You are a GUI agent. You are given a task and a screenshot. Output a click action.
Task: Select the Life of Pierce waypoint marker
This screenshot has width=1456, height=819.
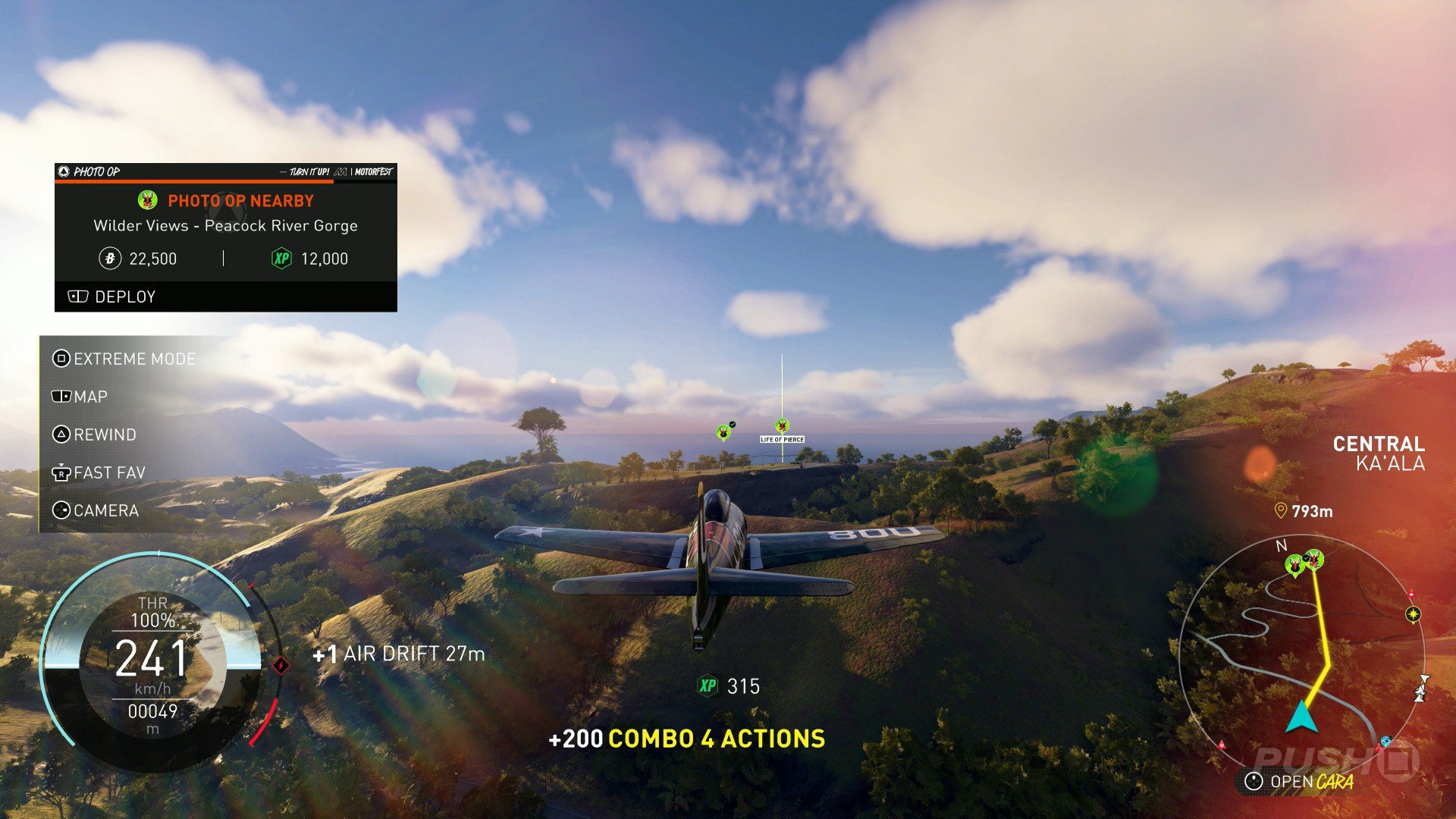[x=782, y=426]
